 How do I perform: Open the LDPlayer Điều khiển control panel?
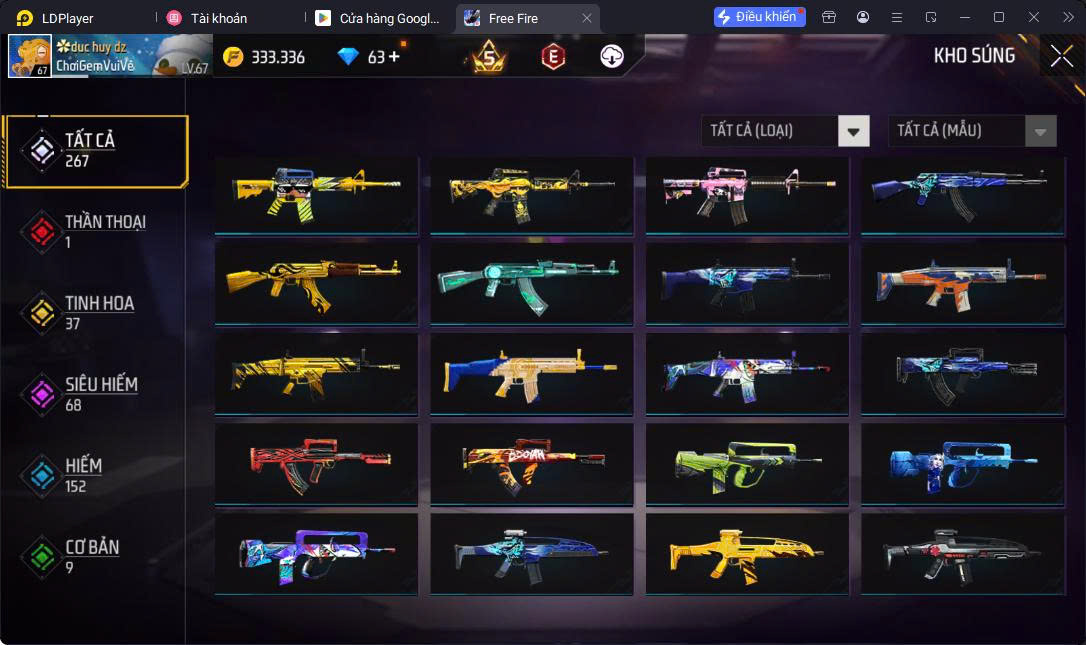[x=759, y=17]
